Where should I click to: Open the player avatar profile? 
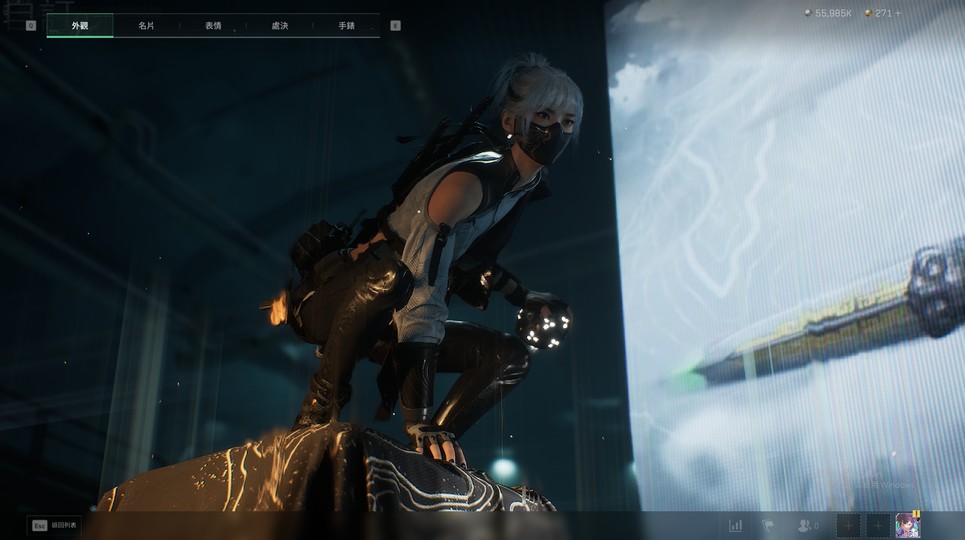[x=907, y=525]
